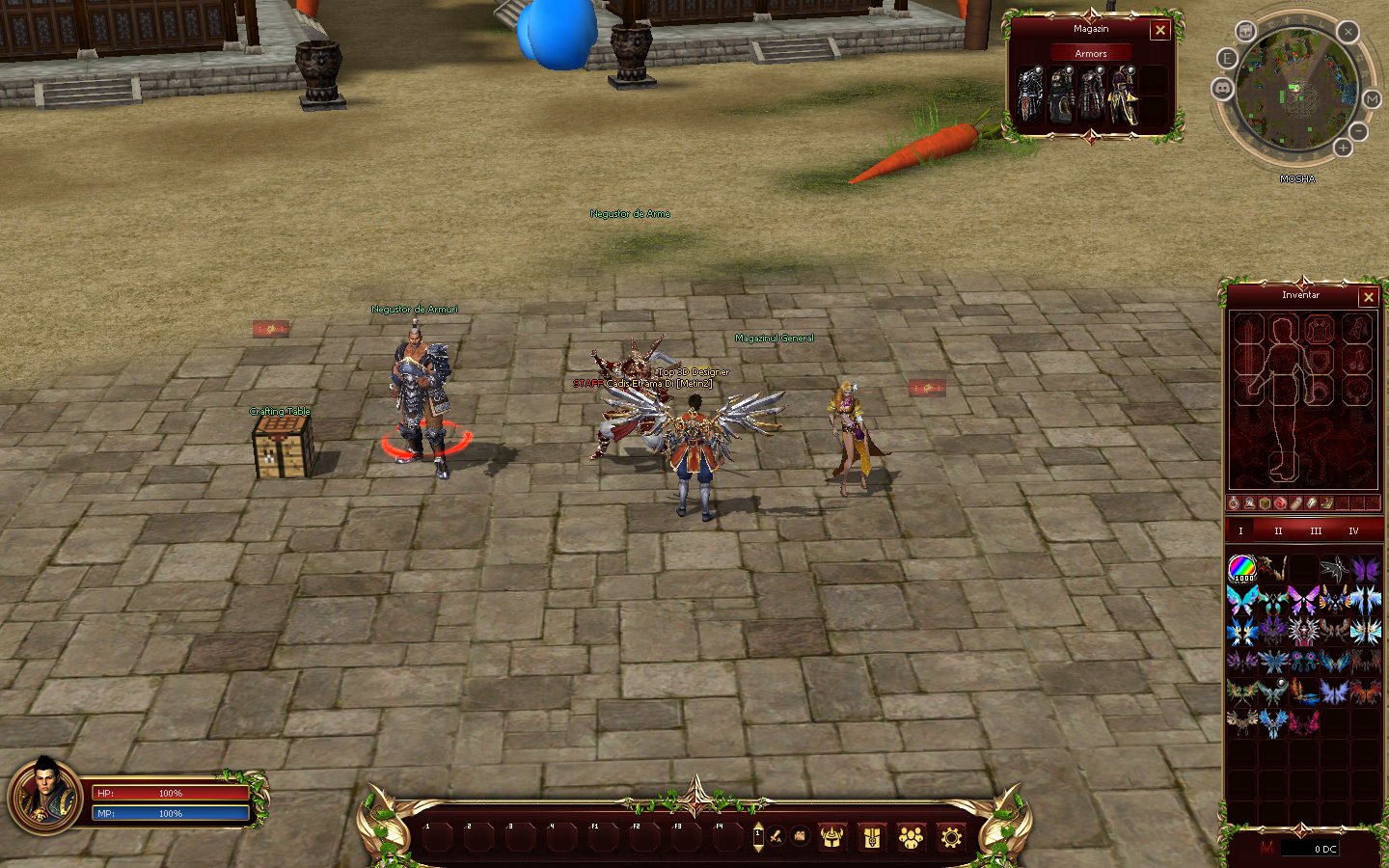
Task: Hide the minimap with its X button
Action: click(x=1348, y=32)
